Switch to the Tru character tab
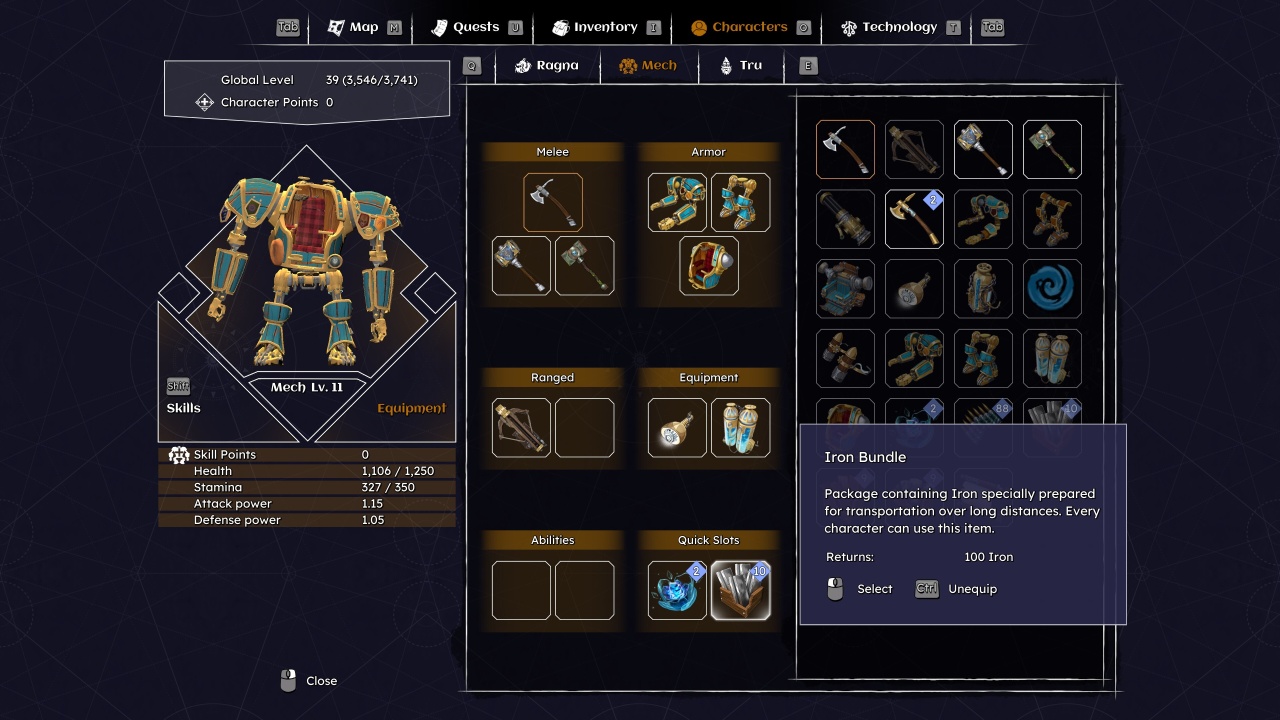Screen dimensions: 1280x720 pos(741,66)
